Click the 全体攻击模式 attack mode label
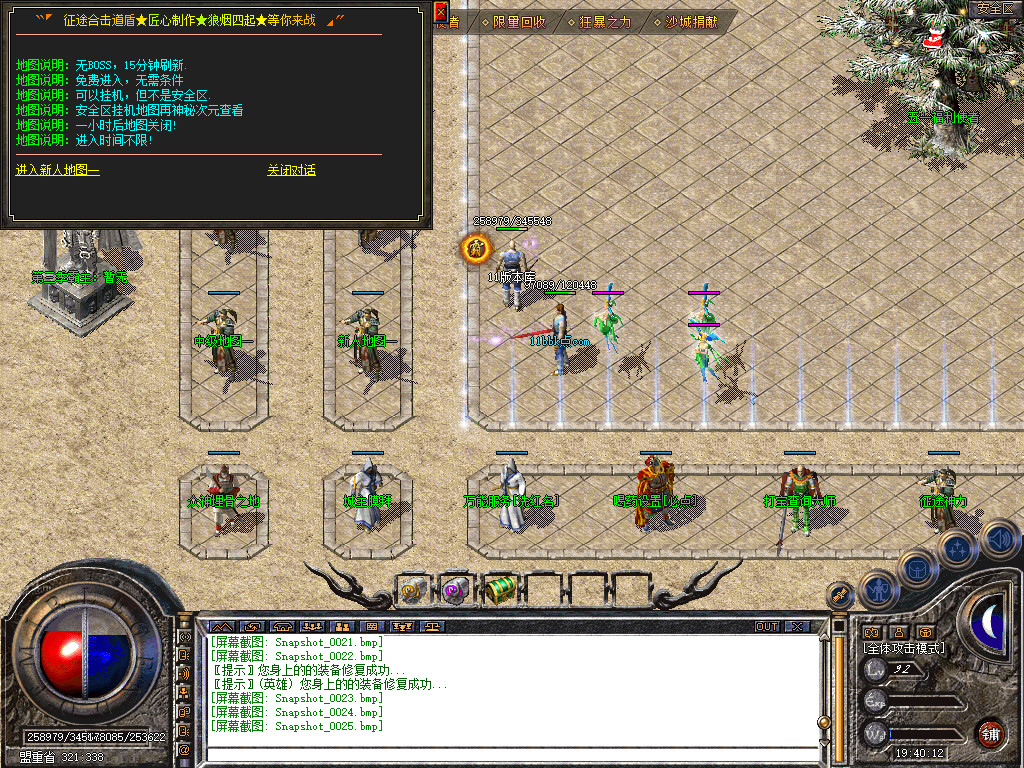 (x=904, y=648)
